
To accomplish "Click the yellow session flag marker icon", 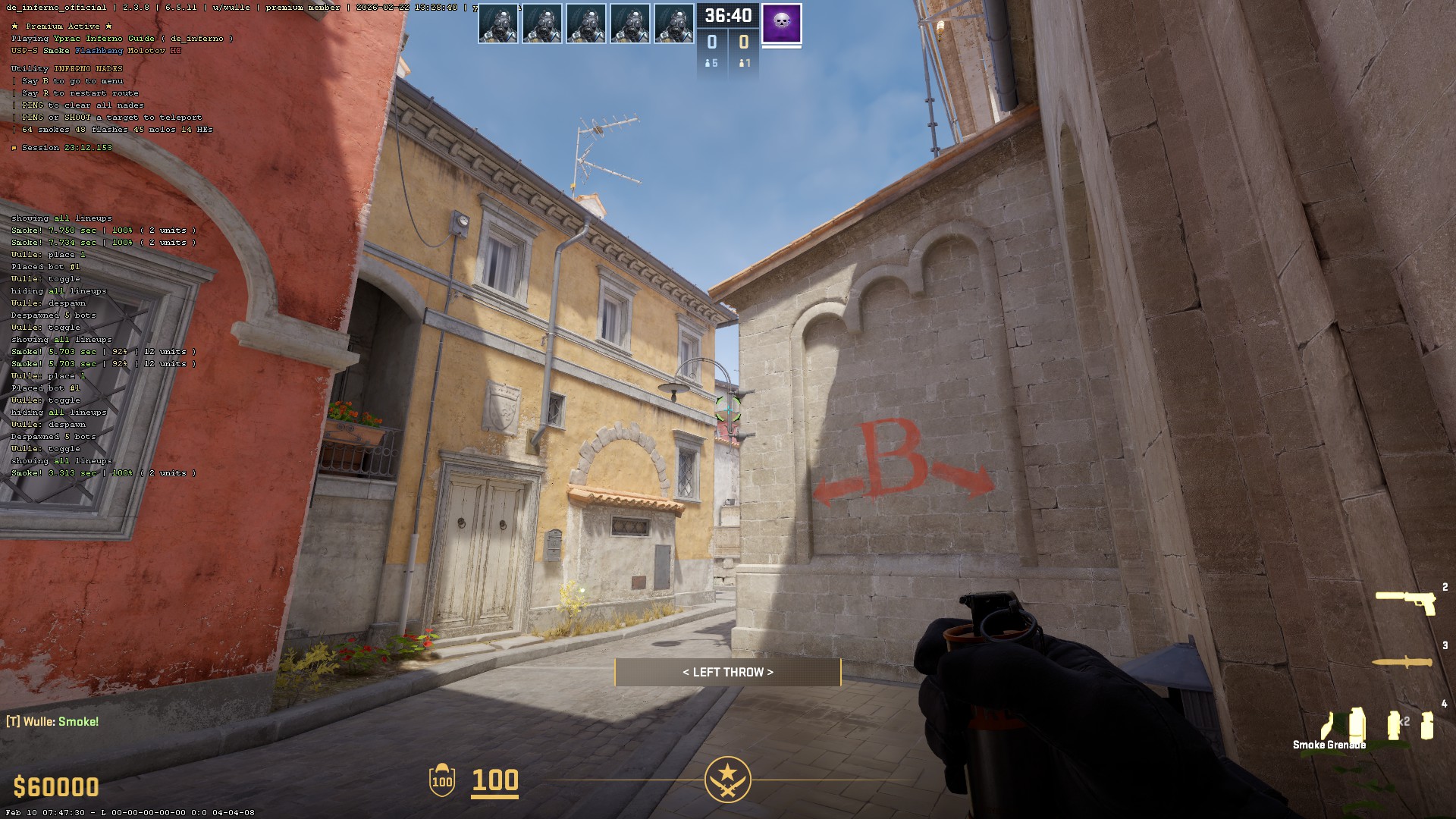I will pyautogui.click(x=14, y=148).
